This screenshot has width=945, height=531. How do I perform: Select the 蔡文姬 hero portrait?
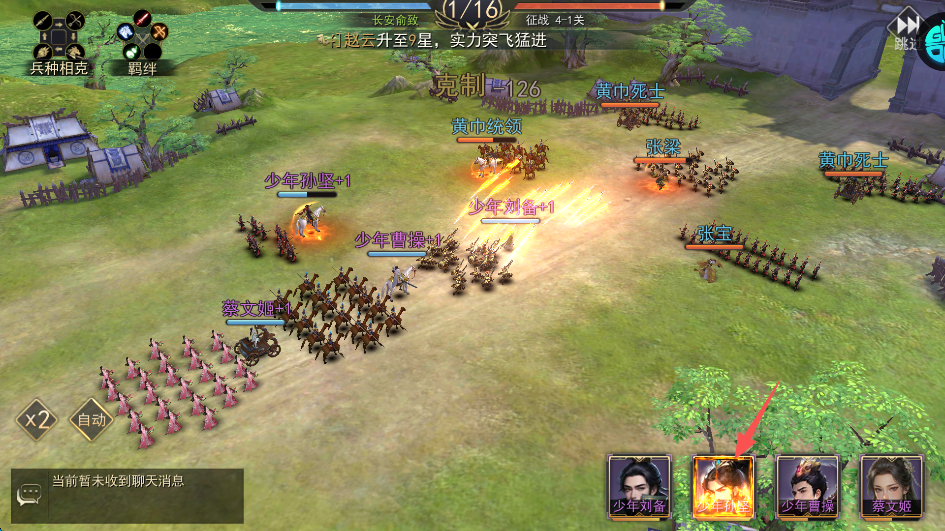[891, 486]
